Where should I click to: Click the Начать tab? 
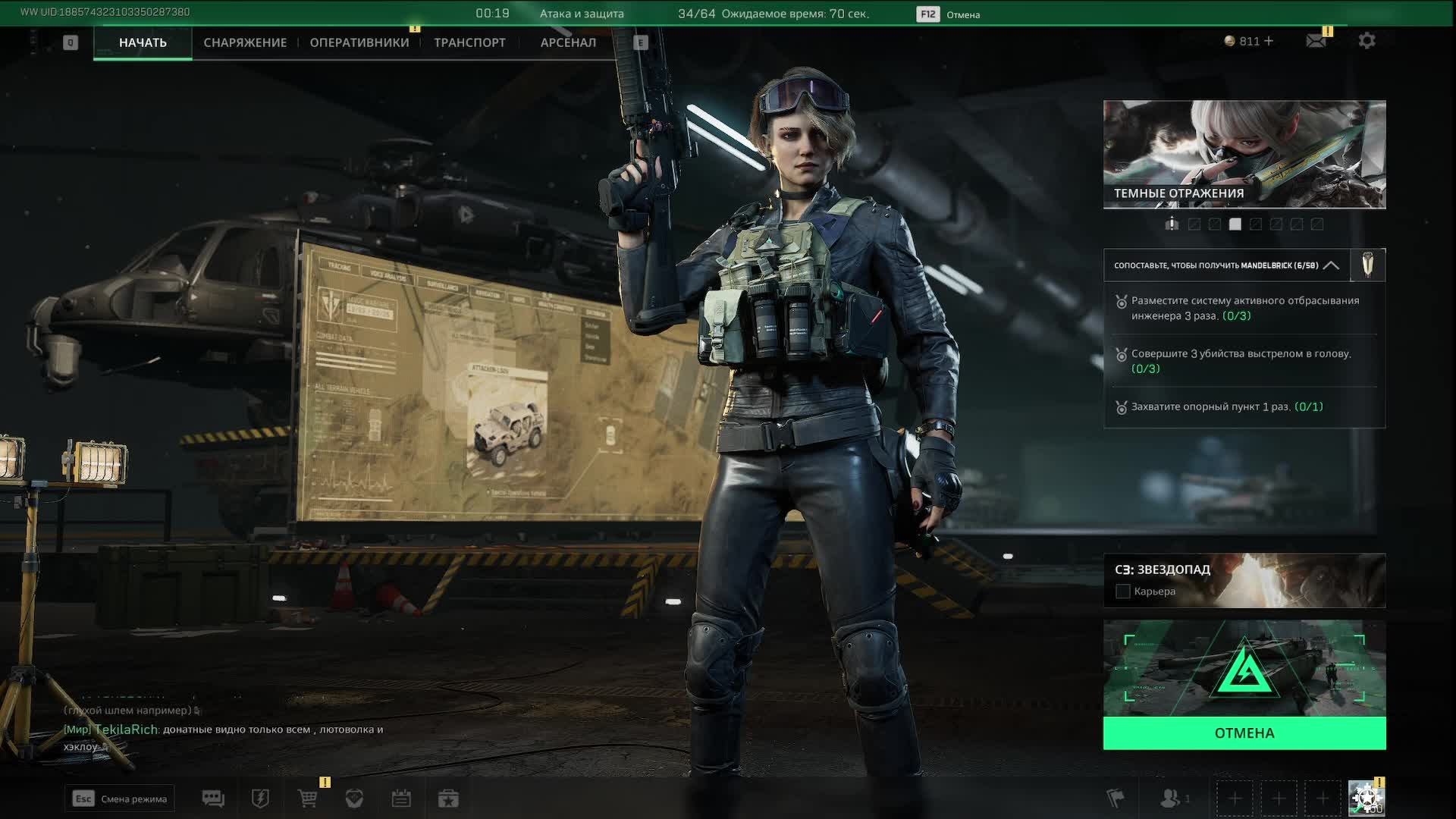[x=143, y=42]
